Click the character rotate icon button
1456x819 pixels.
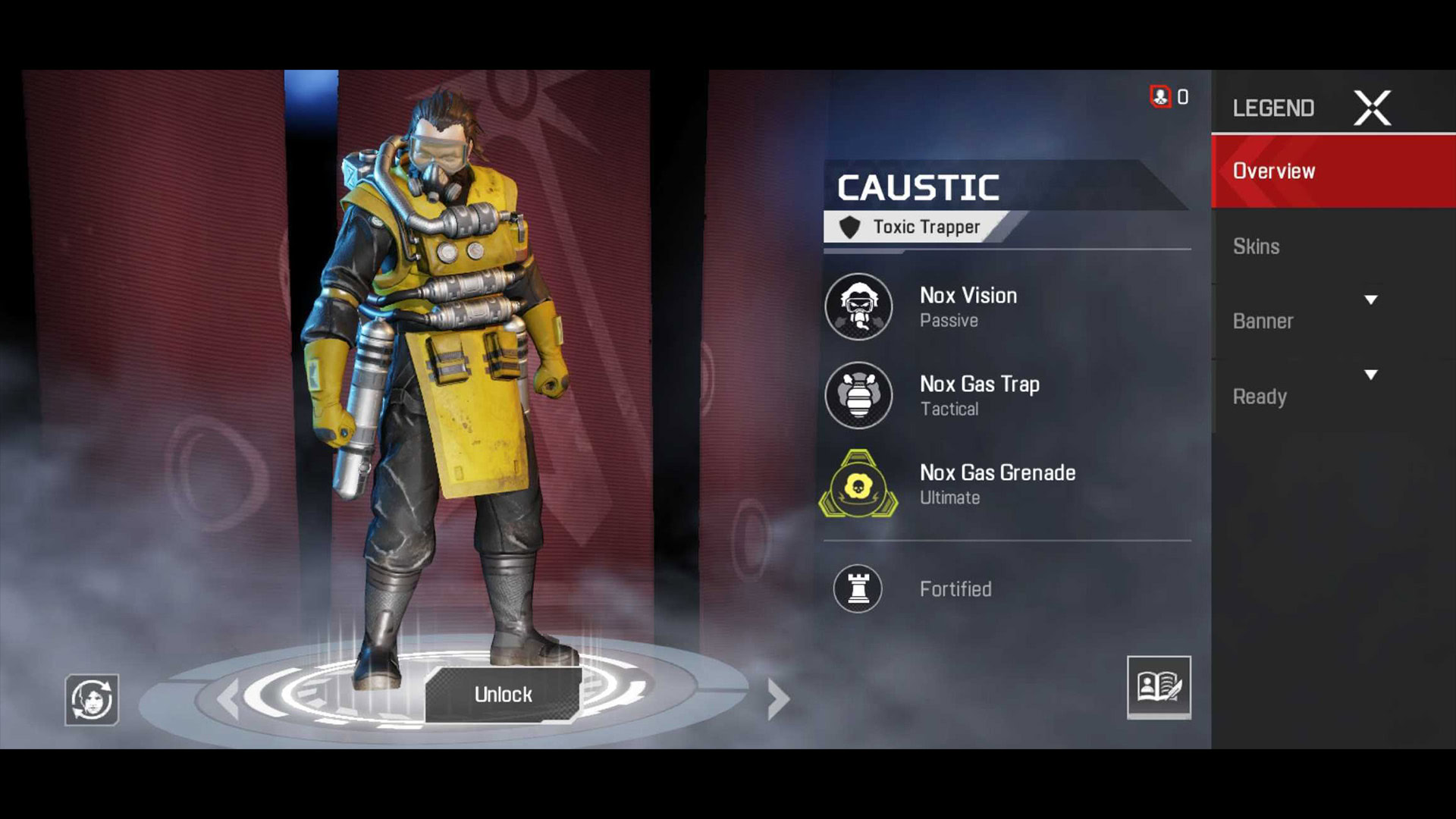pyautogui.click(x=92, y=699)
